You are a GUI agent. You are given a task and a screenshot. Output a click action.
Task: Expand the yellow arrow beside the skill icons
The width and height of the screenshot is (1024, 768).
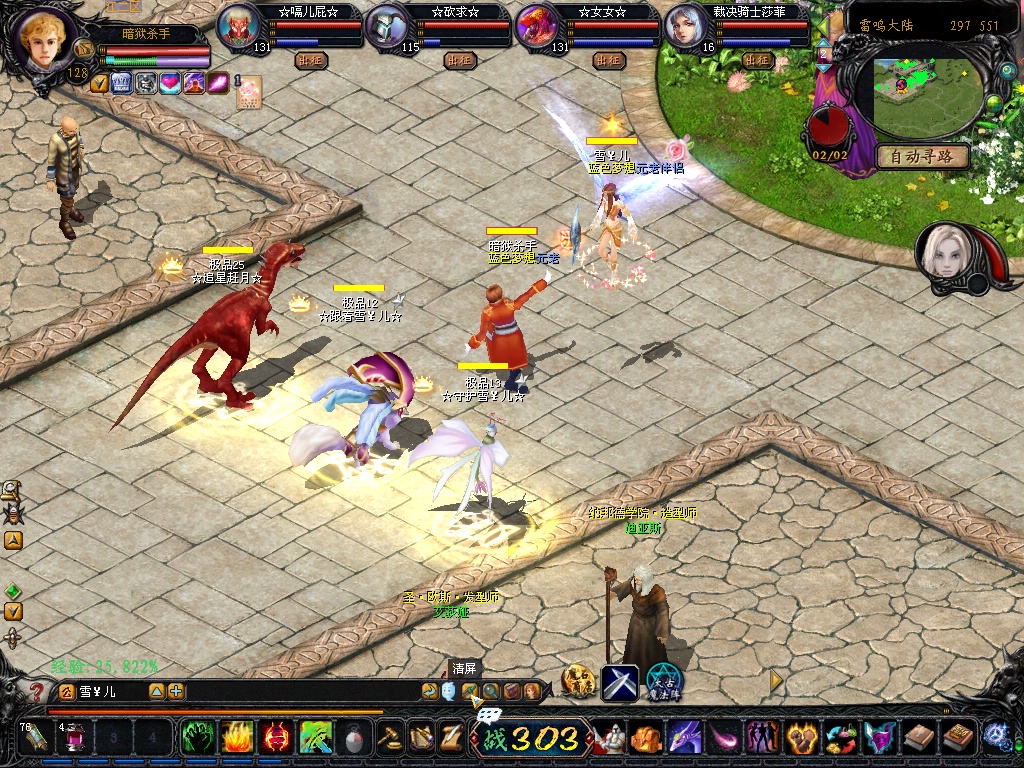tap(775, 681)
